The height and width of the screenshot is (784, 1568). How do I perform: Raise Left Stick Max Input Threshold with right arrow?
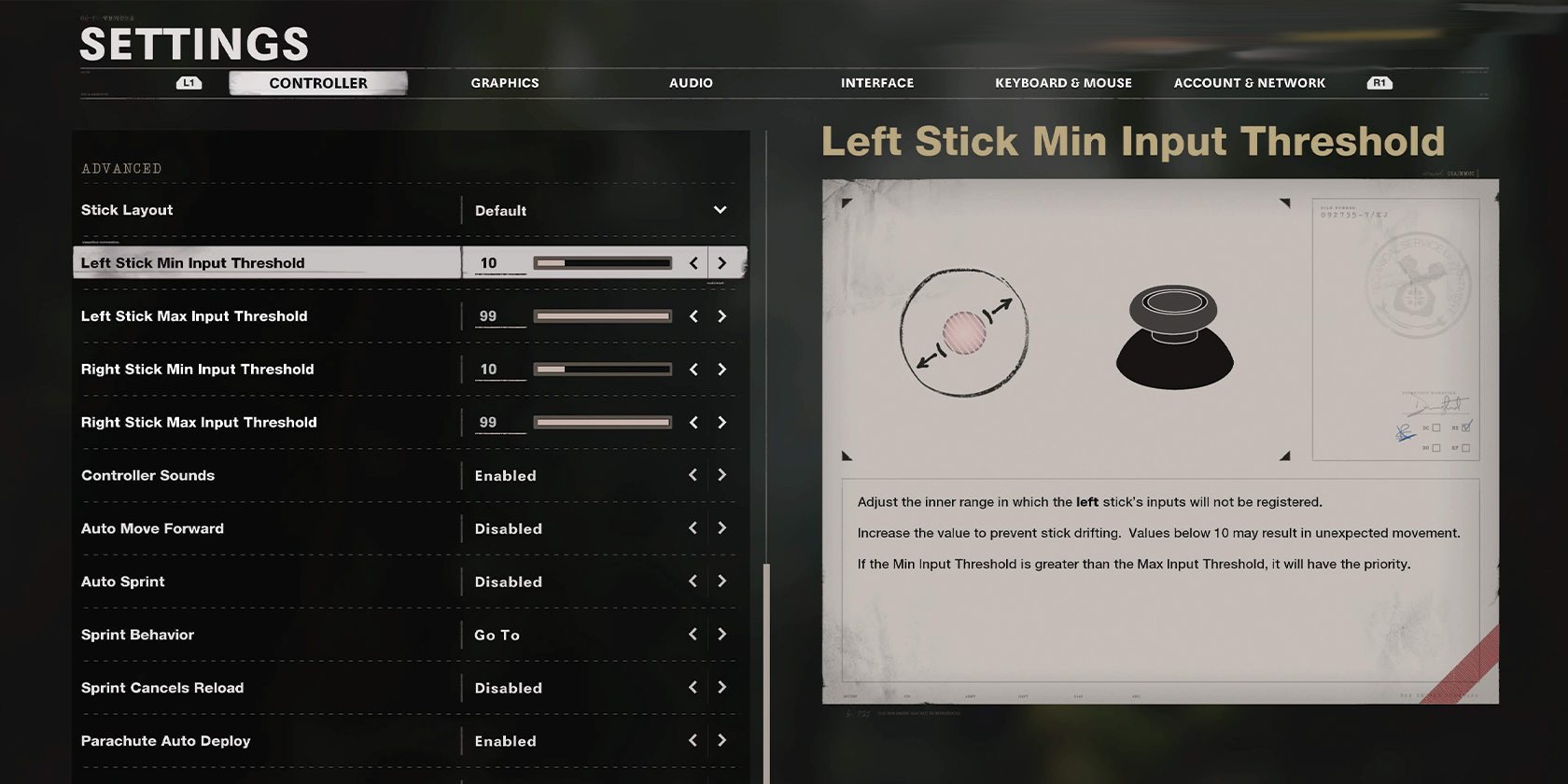coord(721,316)
